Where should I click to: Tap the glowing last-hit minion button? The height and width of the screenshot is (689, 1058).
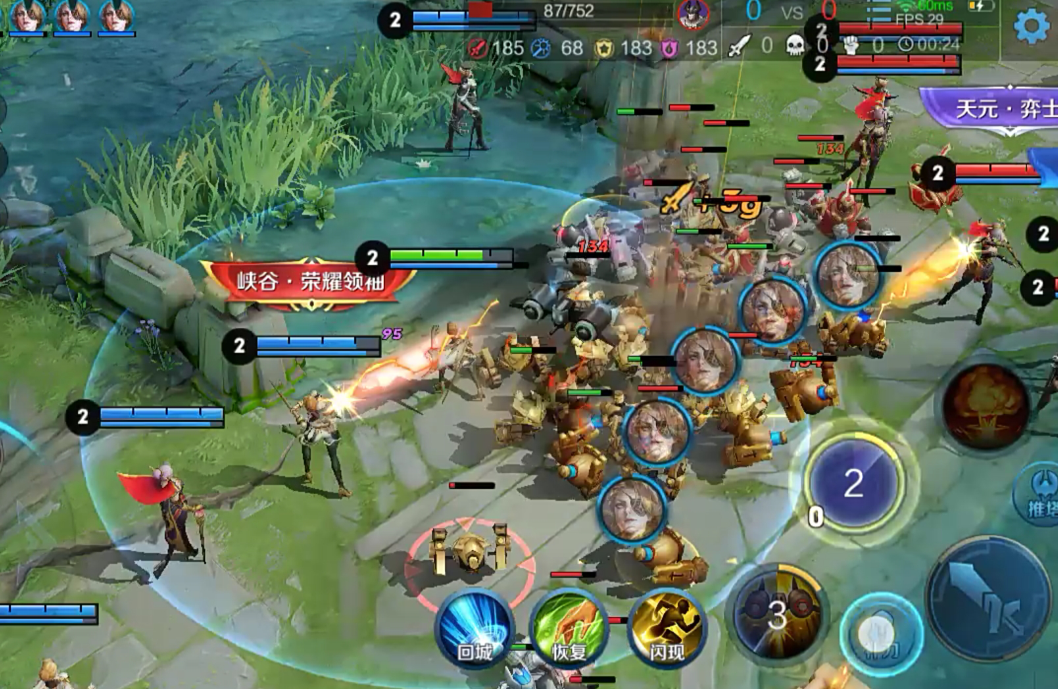tap(880, 634)
